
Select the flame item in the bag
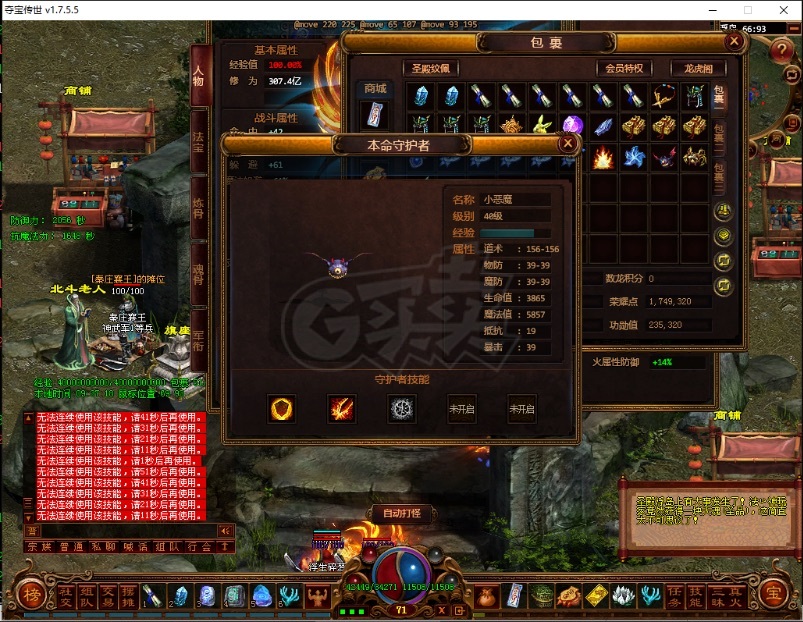click(603, 157)
